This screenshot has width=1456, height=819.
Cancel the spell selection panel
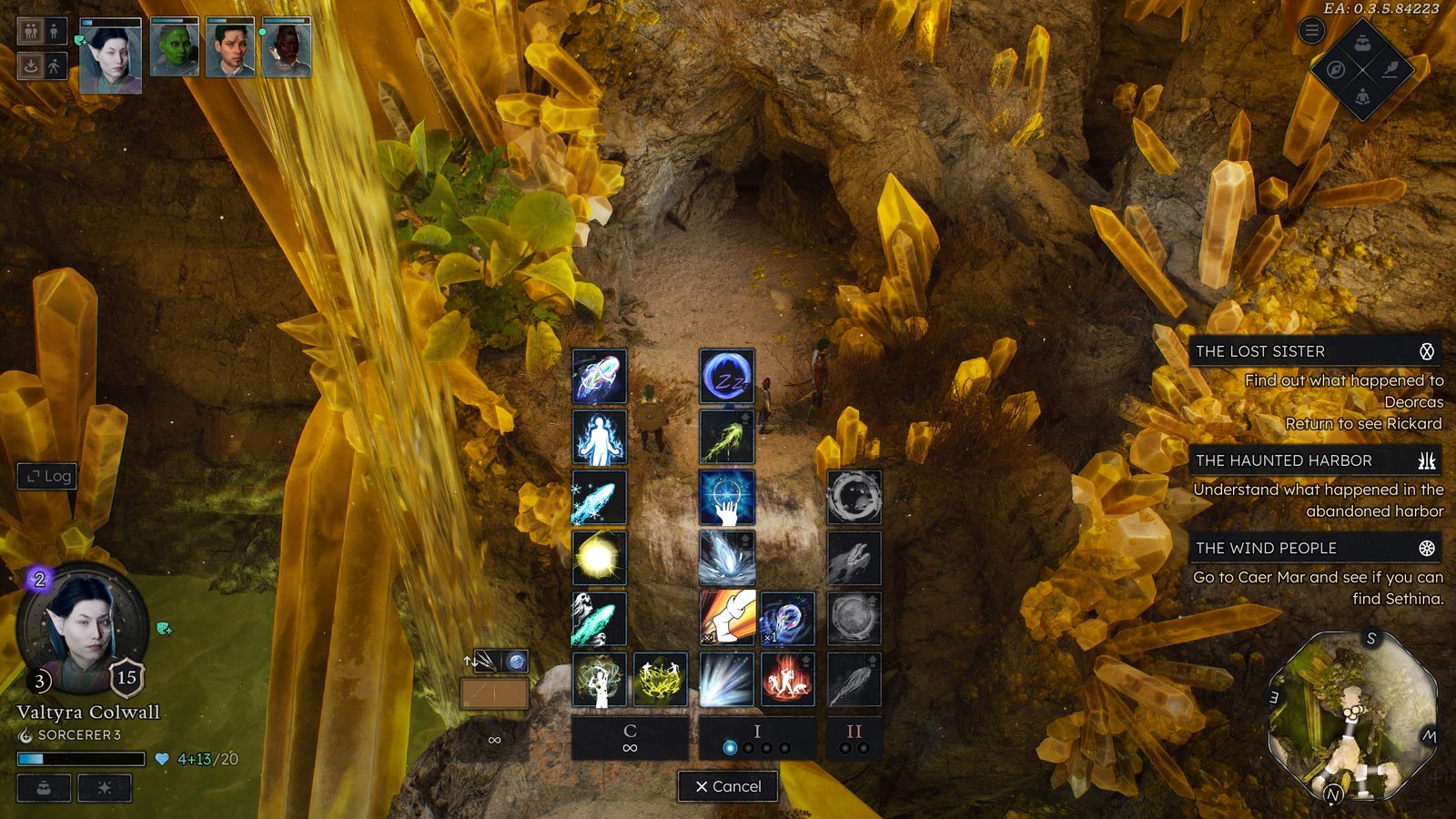click(728, 786)
